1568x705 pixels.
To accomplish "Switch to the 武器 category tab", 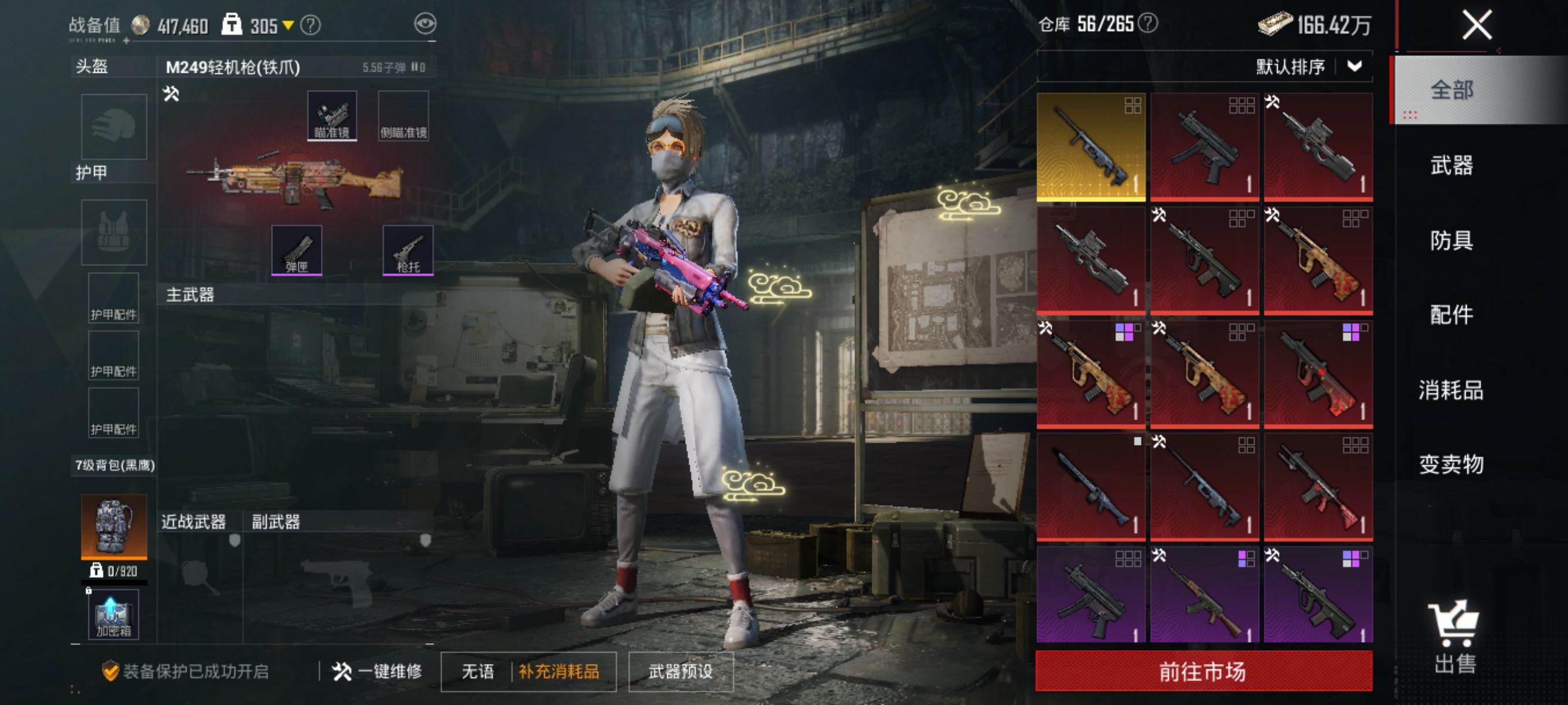I will click(x=1451, y=165).
